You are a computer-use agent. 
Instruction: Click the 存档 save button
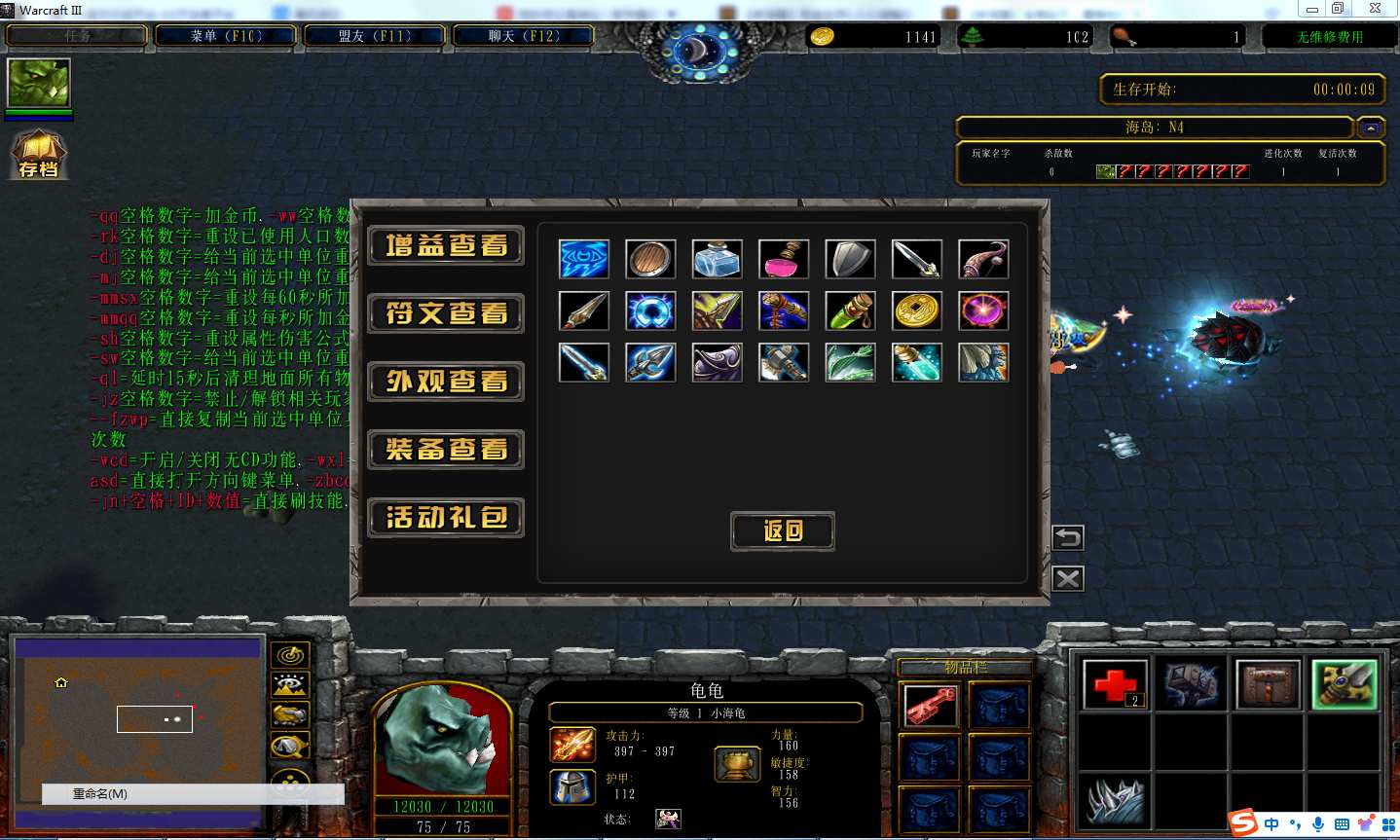[x=39, y=156]
